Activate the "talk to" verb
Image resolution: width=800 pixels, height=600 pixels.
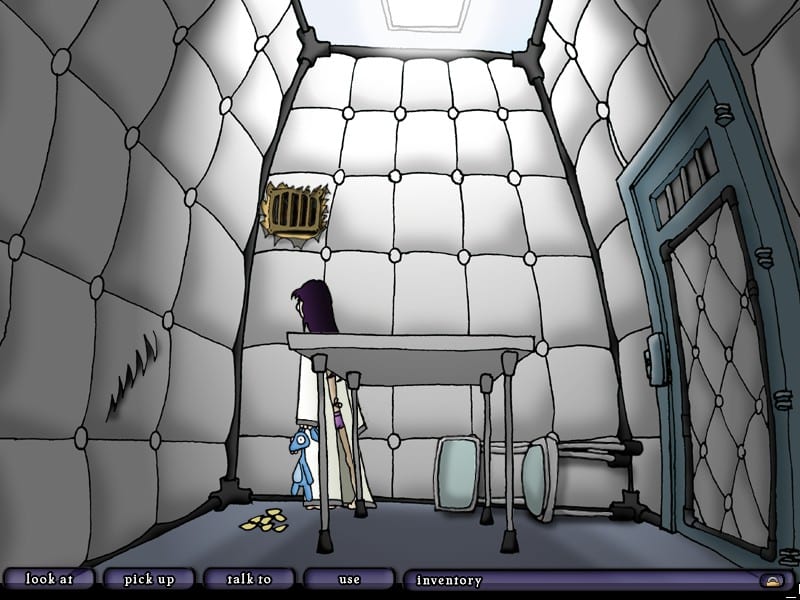coord(249,579)
